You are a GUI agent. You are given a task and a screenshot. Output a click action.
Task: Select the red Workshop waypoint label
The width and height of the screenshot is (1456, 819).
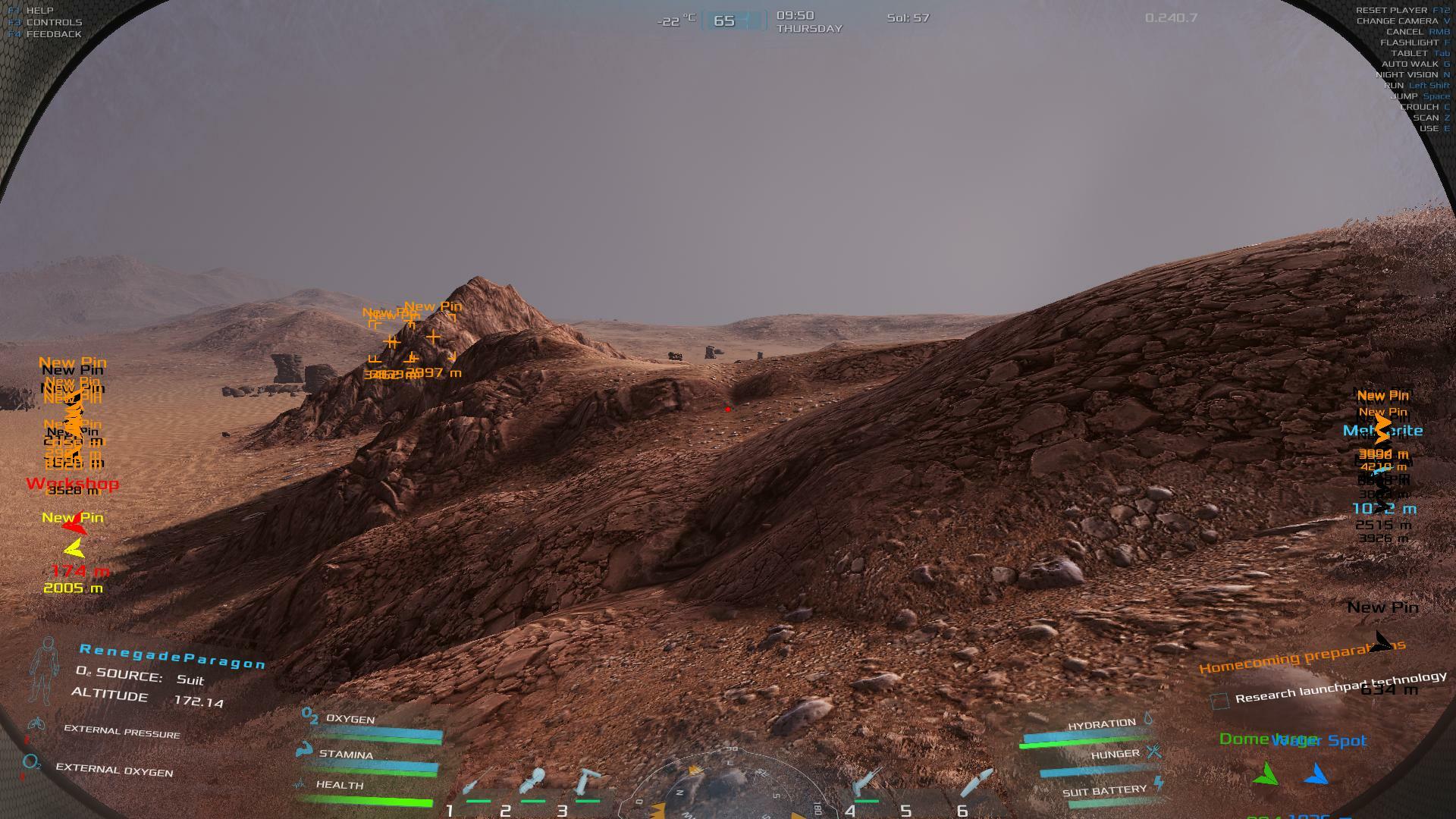click(72, 483)
